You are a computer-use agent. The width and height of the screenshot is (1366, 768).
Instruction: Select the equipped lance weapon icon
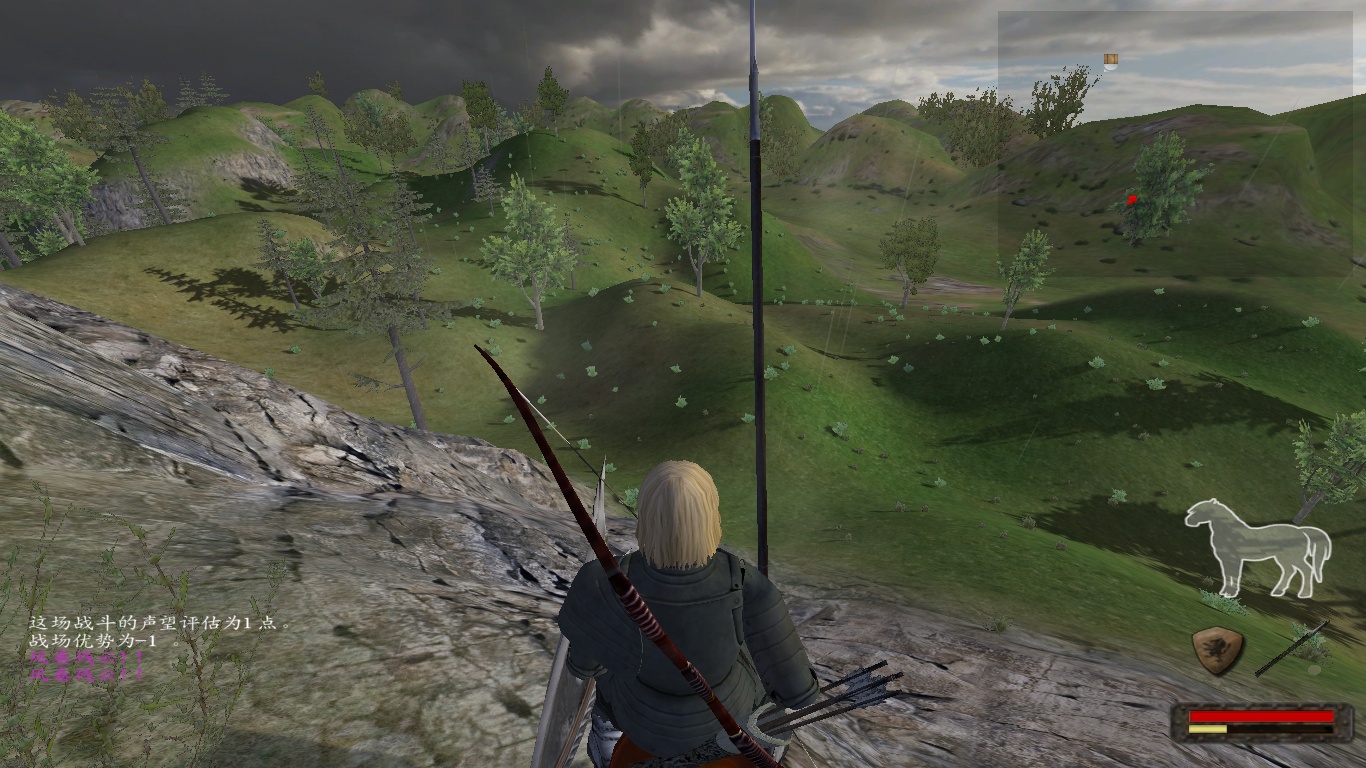point(1292,647)
